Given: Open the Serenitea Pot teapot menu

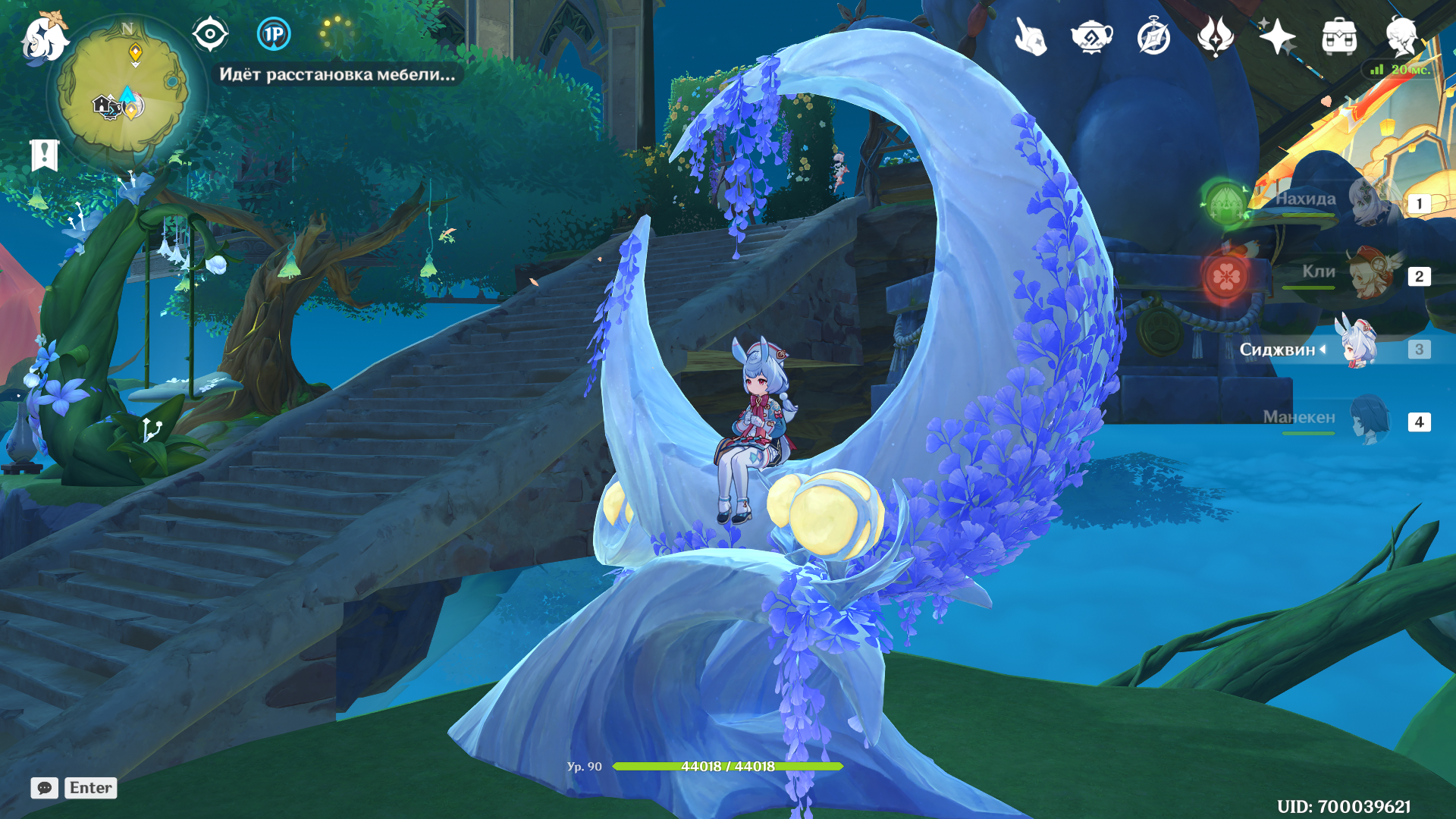Looking at the screenshot, I should point(1091,36).
